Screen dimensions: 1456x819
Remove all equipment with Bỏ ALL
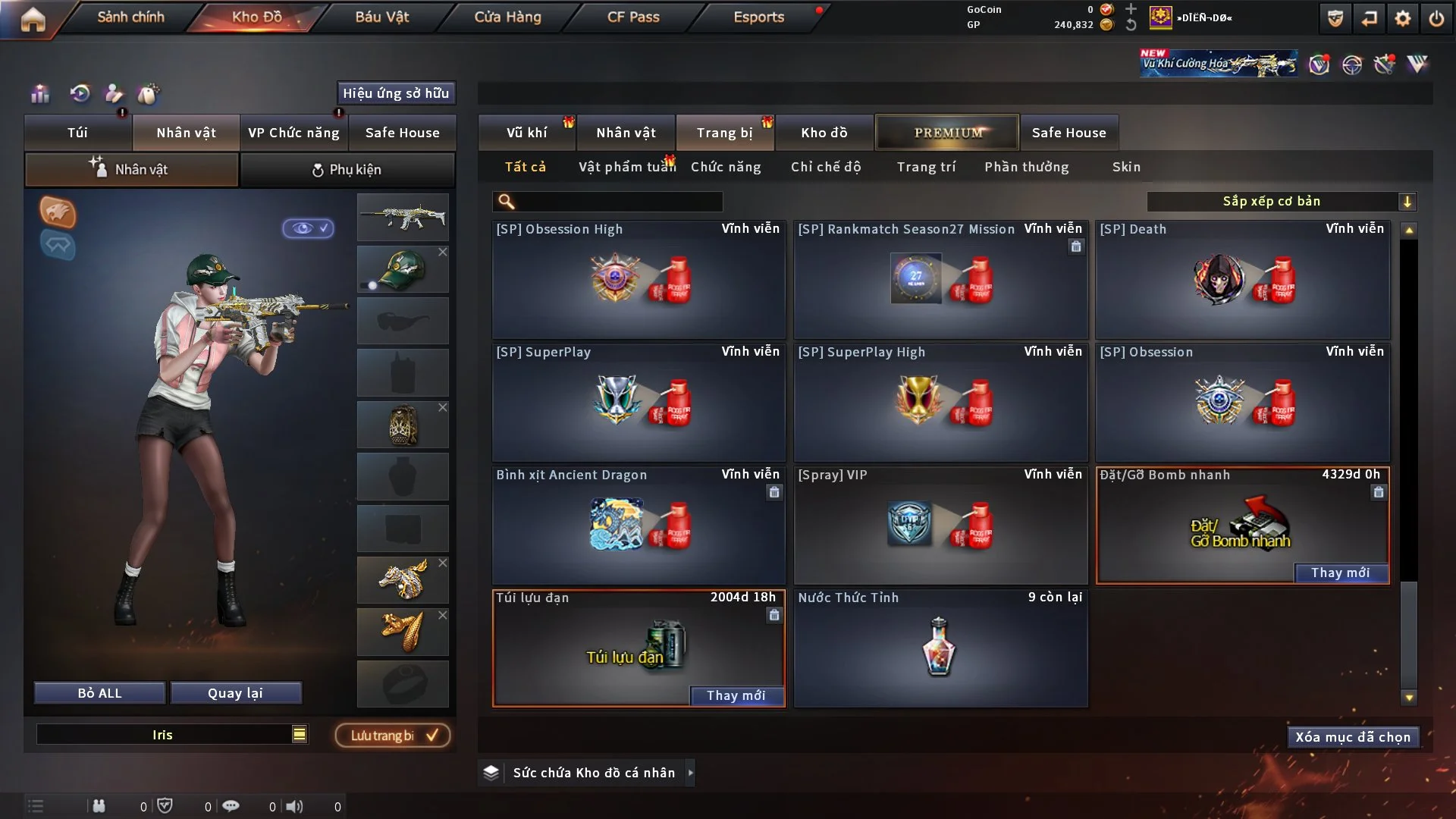point(99,693)
